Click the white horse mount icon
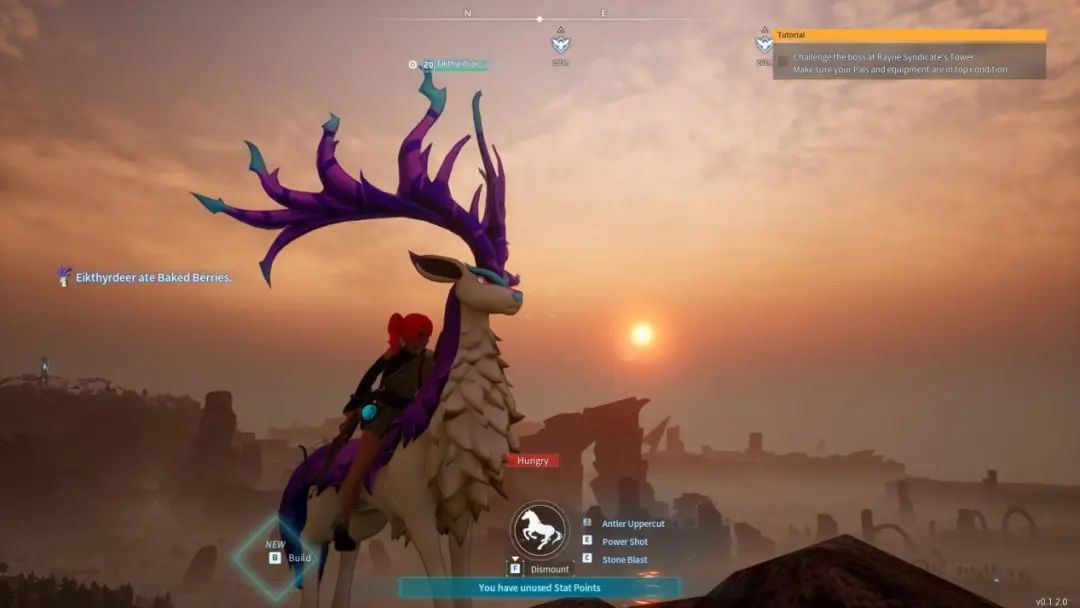Screen dimensions: 1080x608 (x=540, y=530)
